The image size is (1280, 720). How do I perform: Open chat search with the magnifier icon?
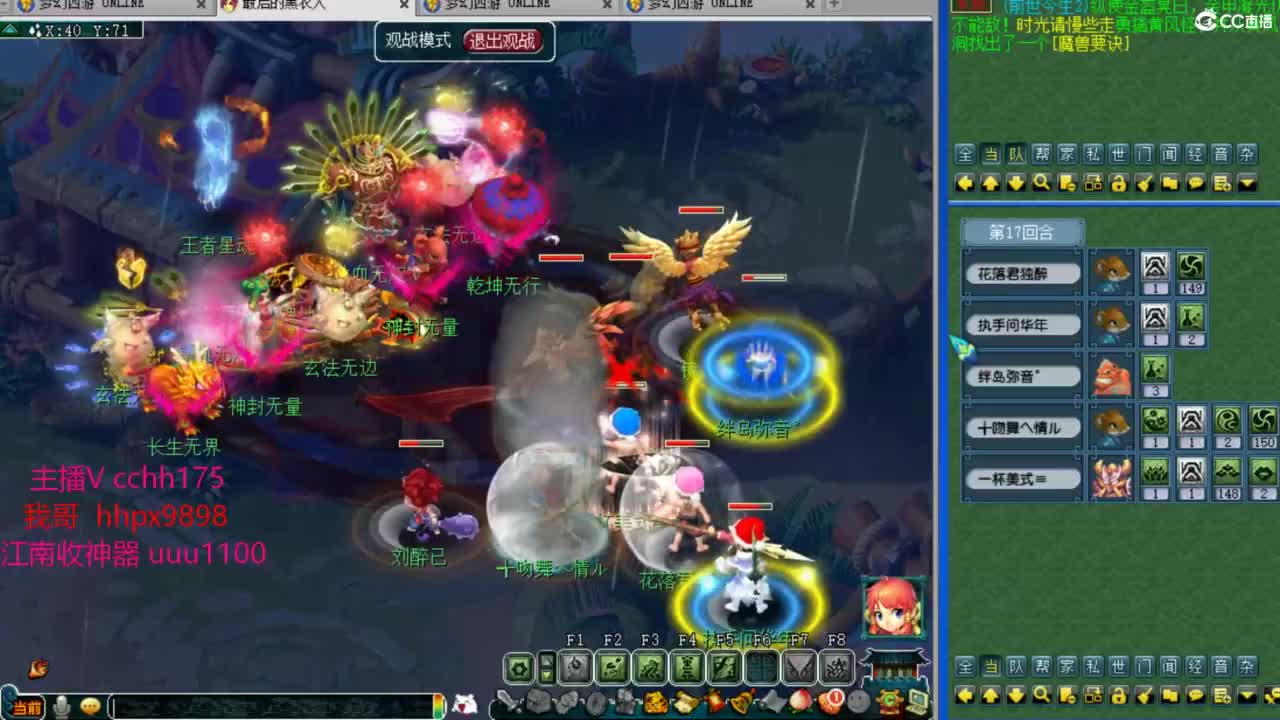pyautogui.click(x=1042, y=183)
